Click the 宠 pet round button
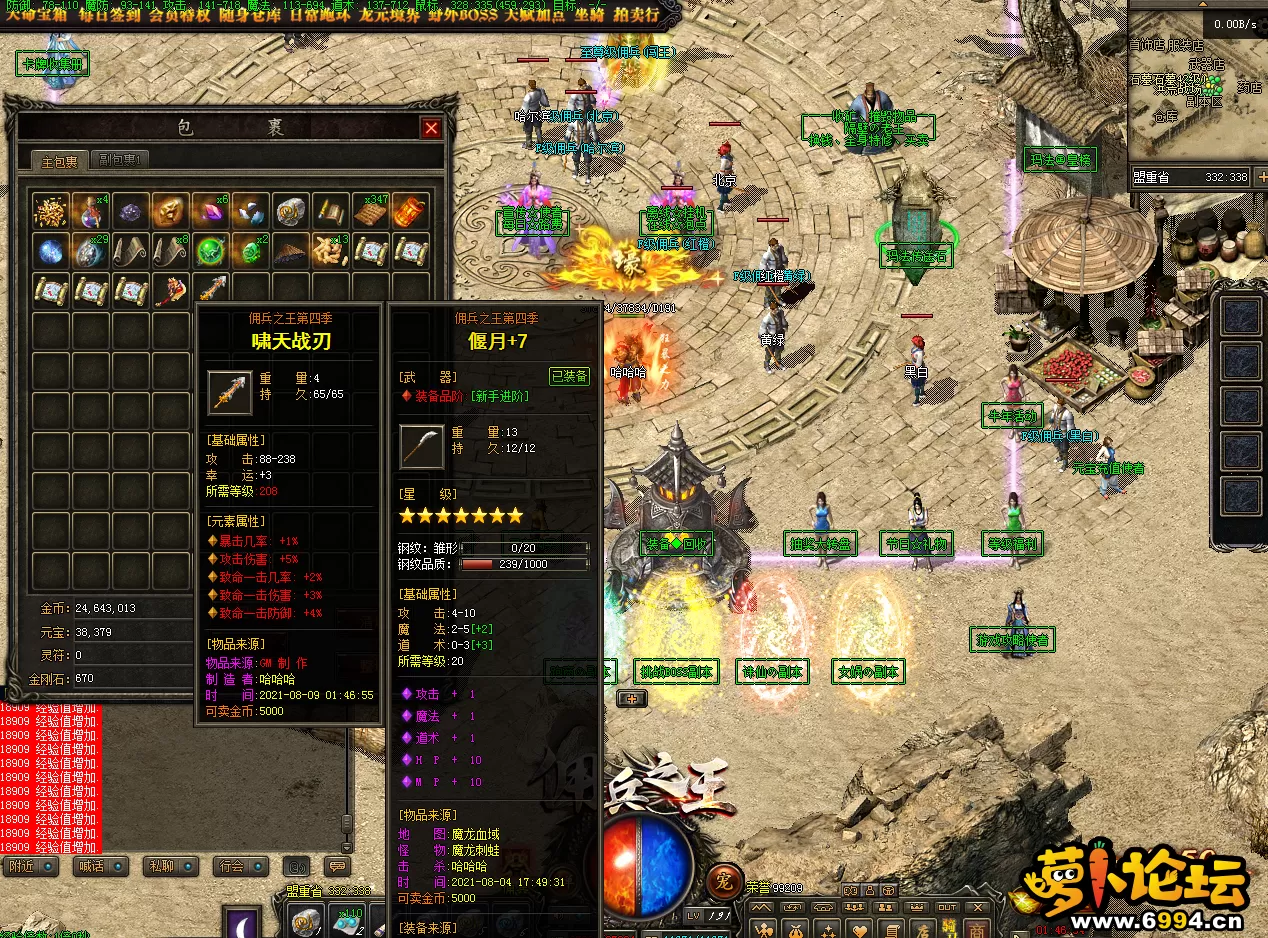This screenshot has height=938, width=1268. pyautogui.click(x=723, y=880)
